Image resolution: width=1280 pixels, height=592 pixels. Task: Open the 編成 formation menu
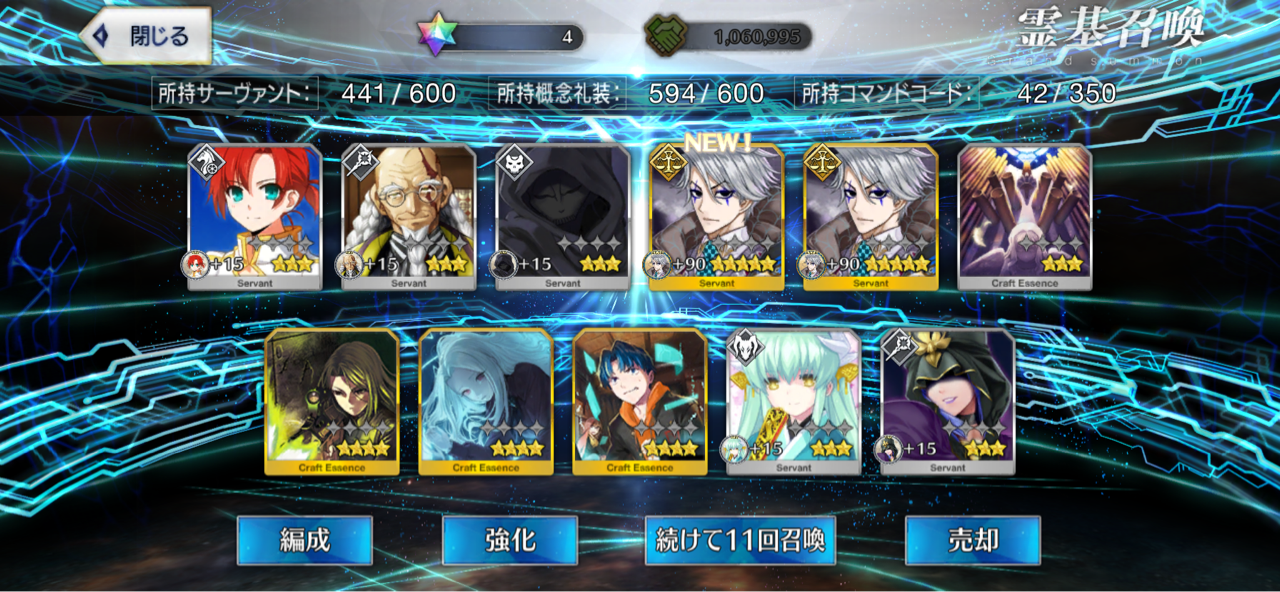tap(304, 541)
